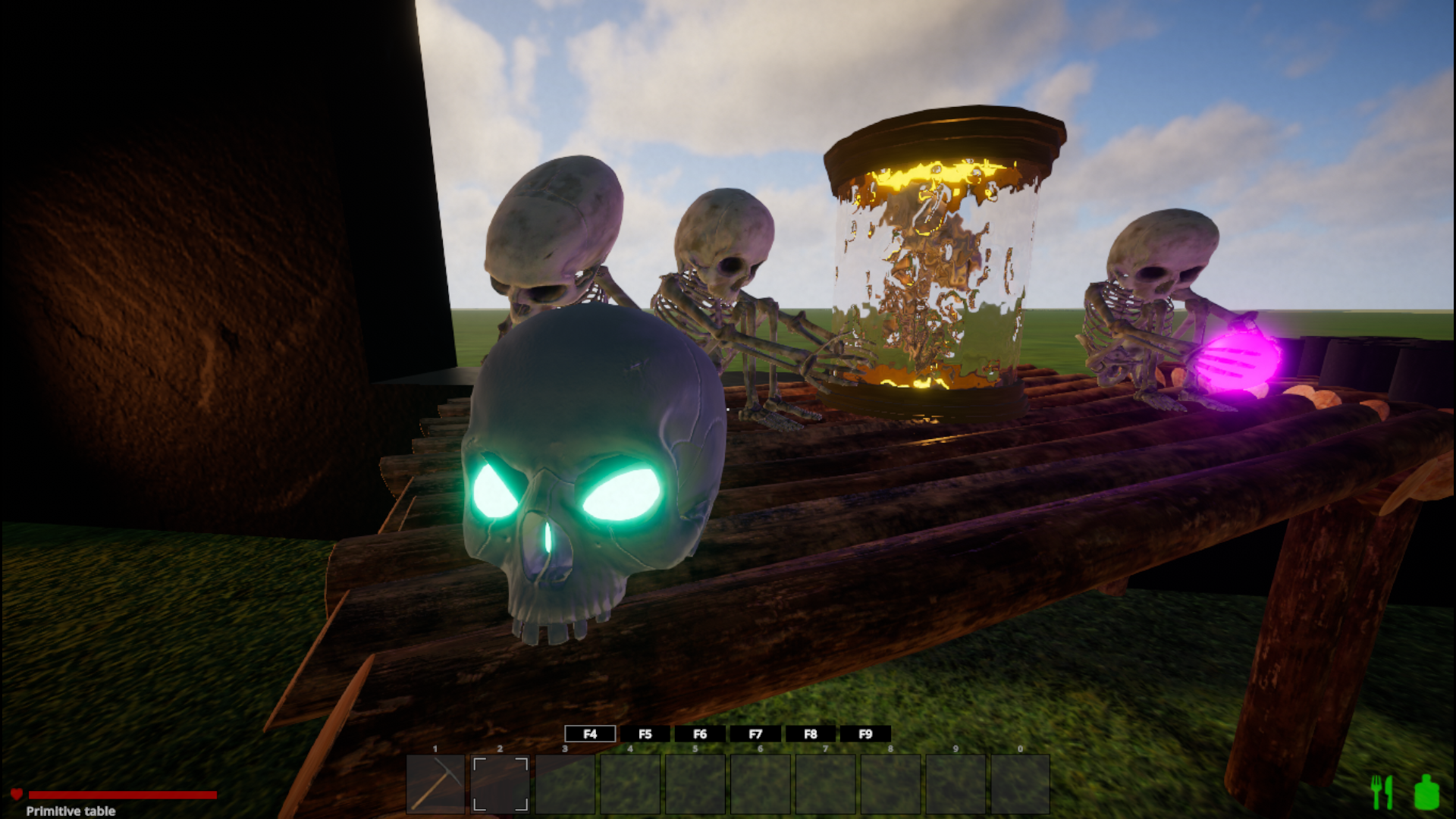Click the bracket-highlighted hotbar slot 2
1456x819 pixels.
[500, 784]
